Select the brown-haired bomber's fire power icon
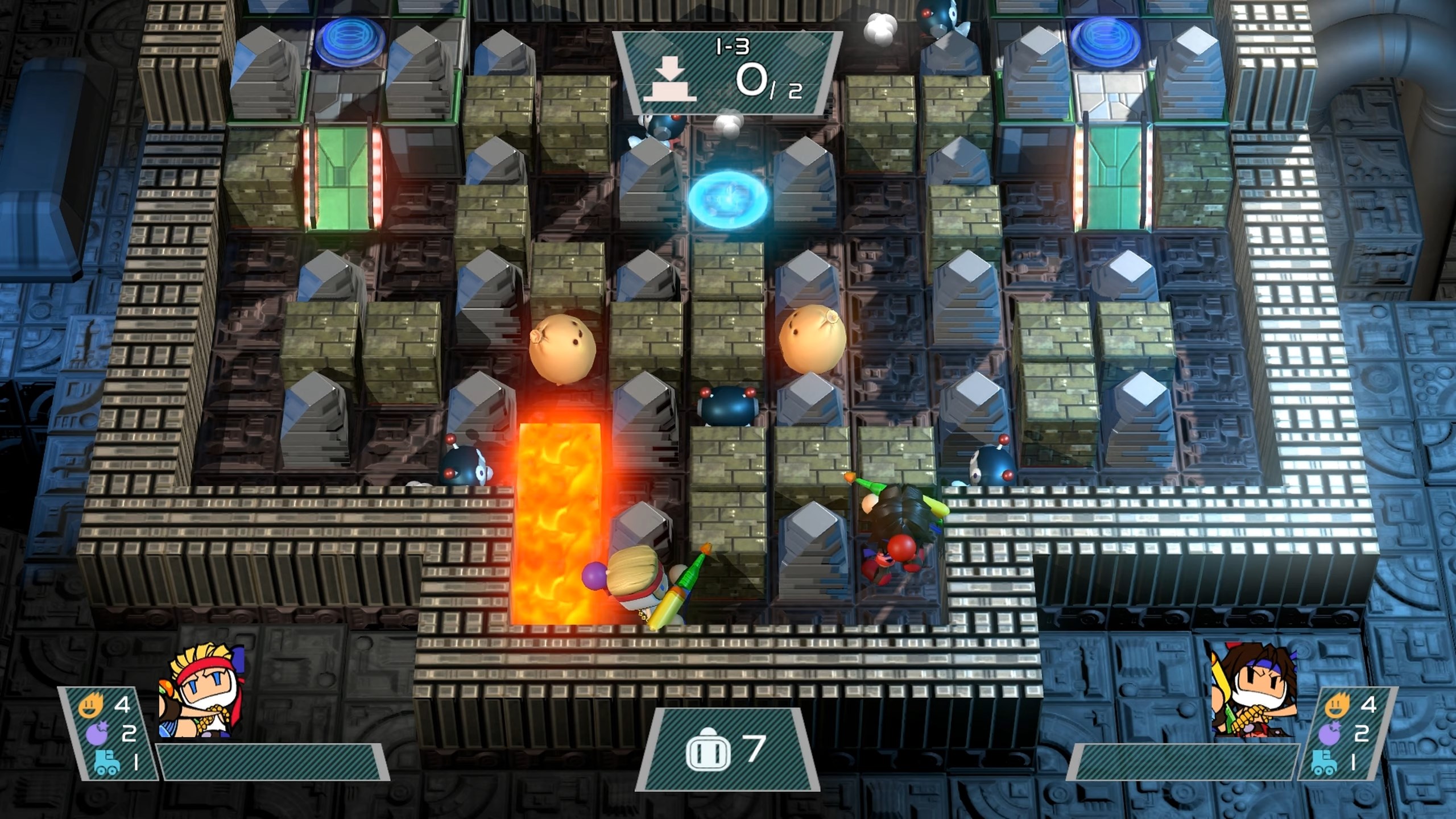 click(1337, 706)
